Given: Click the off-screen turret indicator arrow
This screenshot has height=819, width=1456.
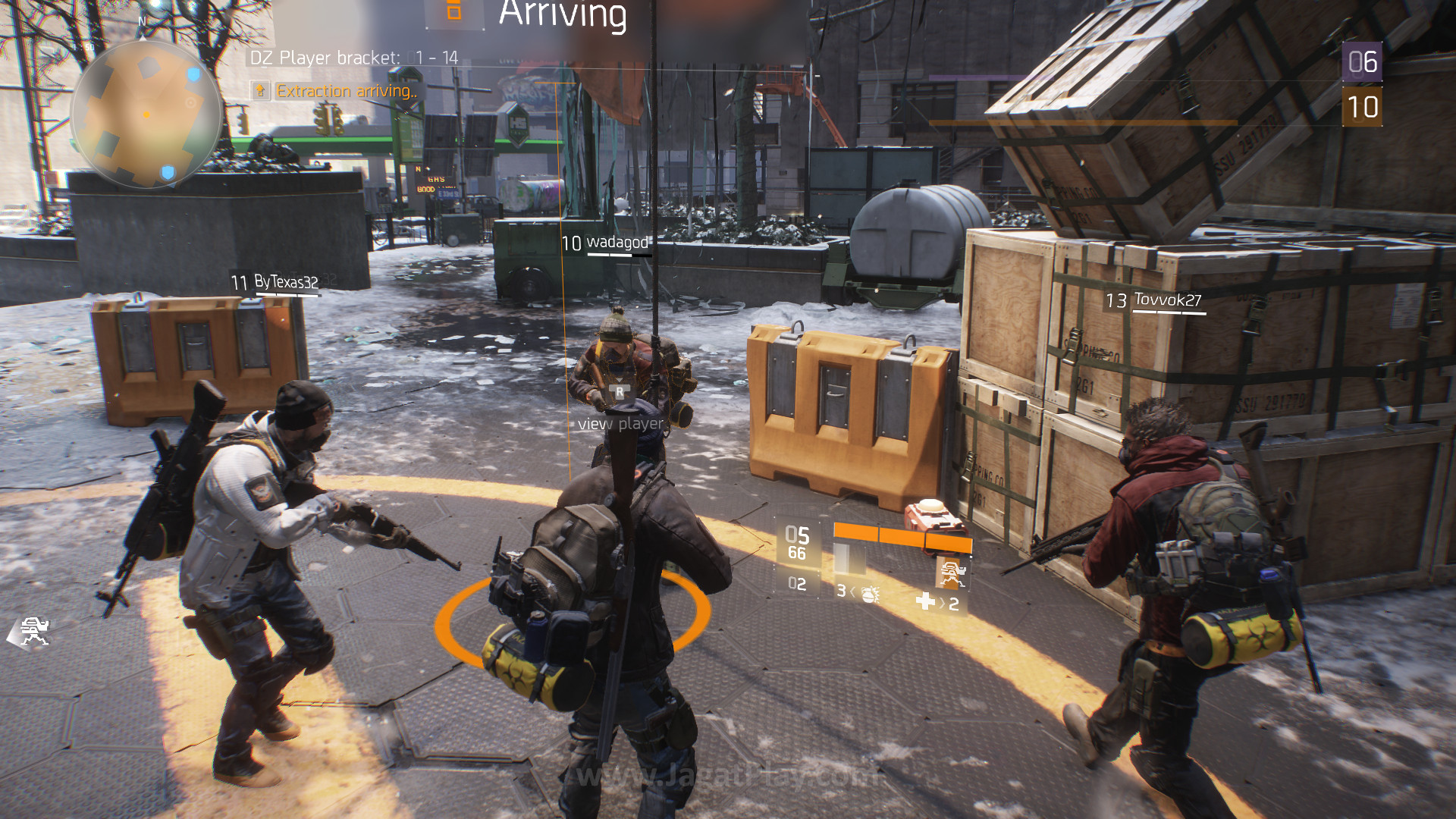Looking at the screenshot, I should pos(30,632).
